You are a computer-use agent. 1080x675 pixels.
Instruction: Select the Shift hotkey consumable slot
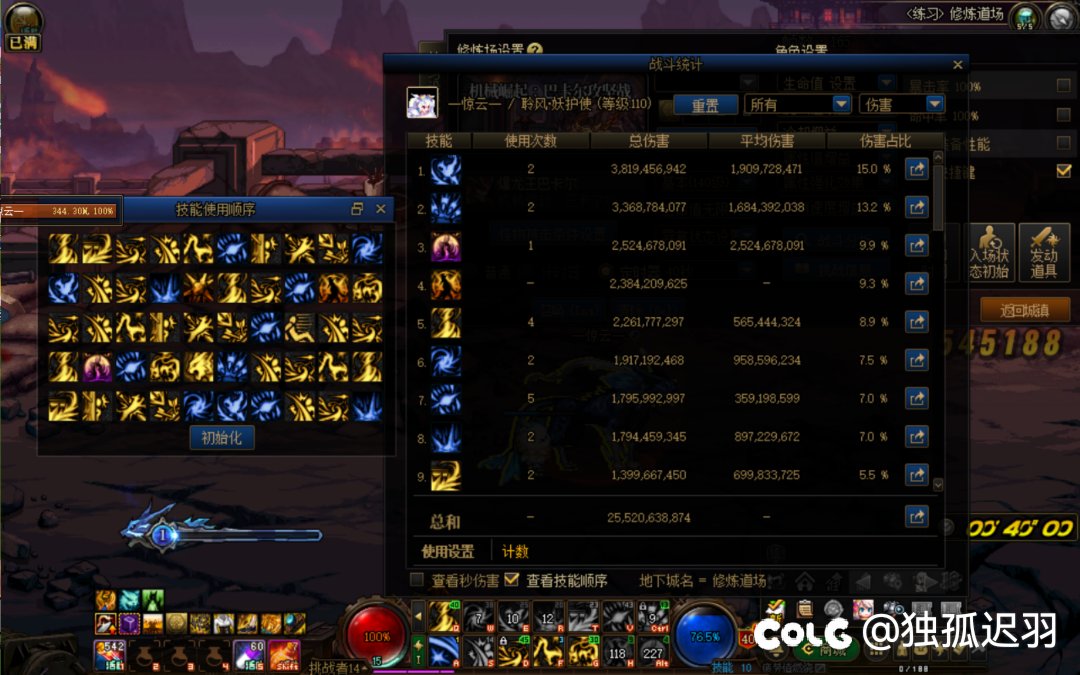tap(284, 655)
